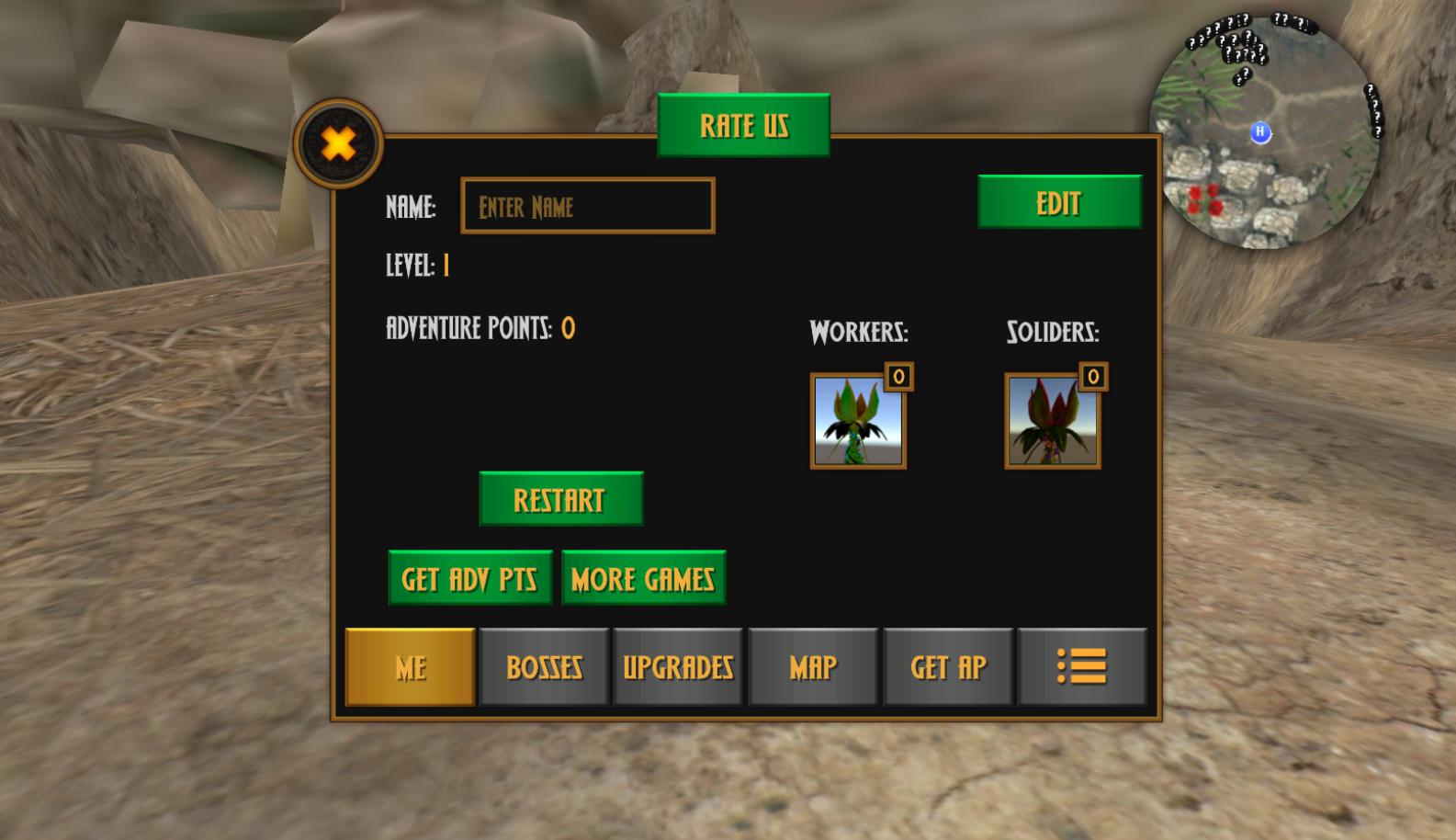Open More Games
This screenshot has width=1456, height=840.
tap(643, 578)
